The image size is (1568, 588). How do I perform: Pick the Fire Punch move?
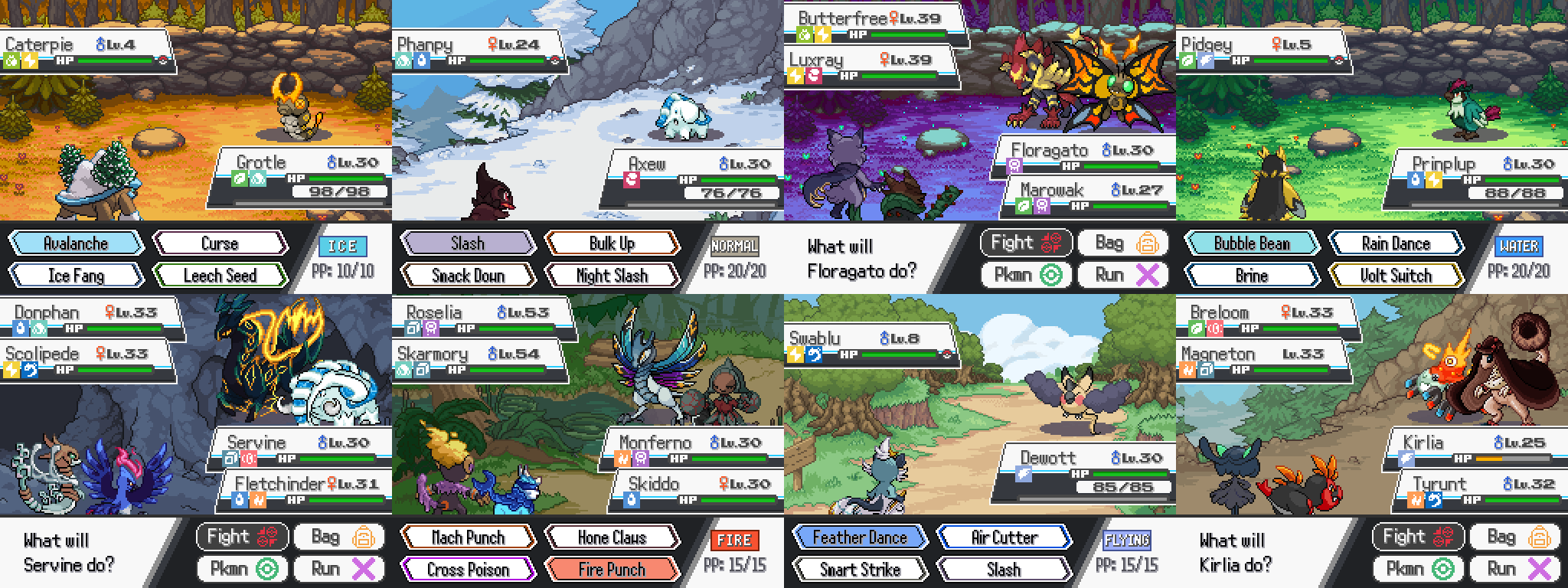[x=612, y=570]
